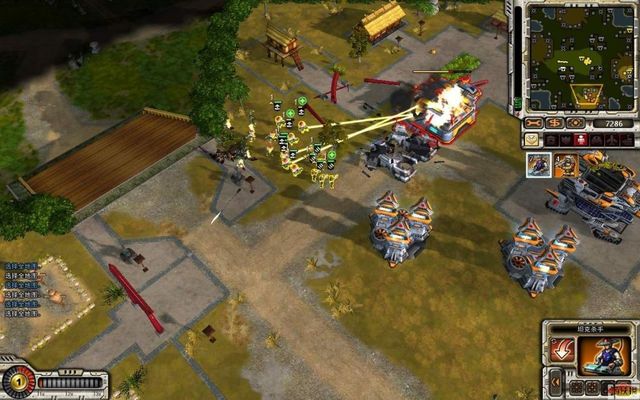This screenshot has width=640, height=400.
Task: Click the Tankbuster unit portrait
Action: click(607, 353)
